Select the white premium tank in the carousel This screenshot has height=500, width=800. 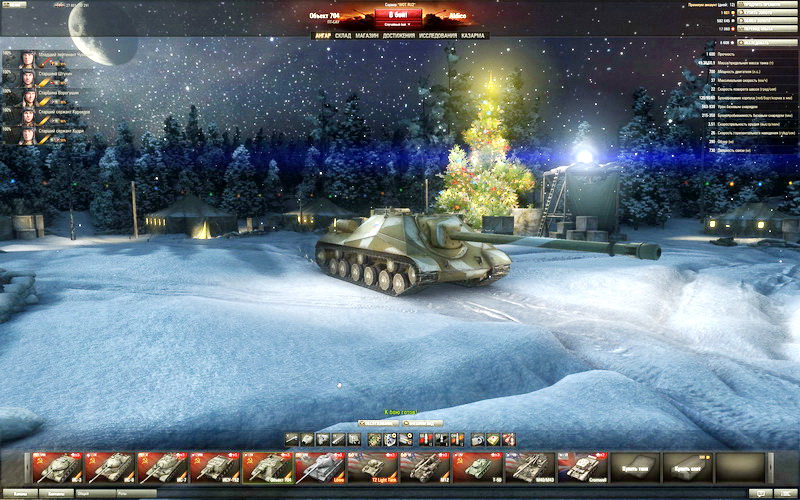[x=318, y=466]
